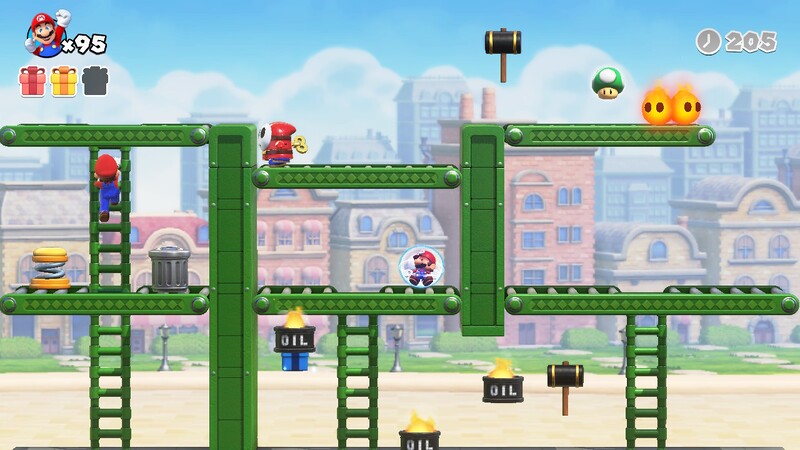Select the red present icon
The image size is (800, 450).
tap(33, 80)
